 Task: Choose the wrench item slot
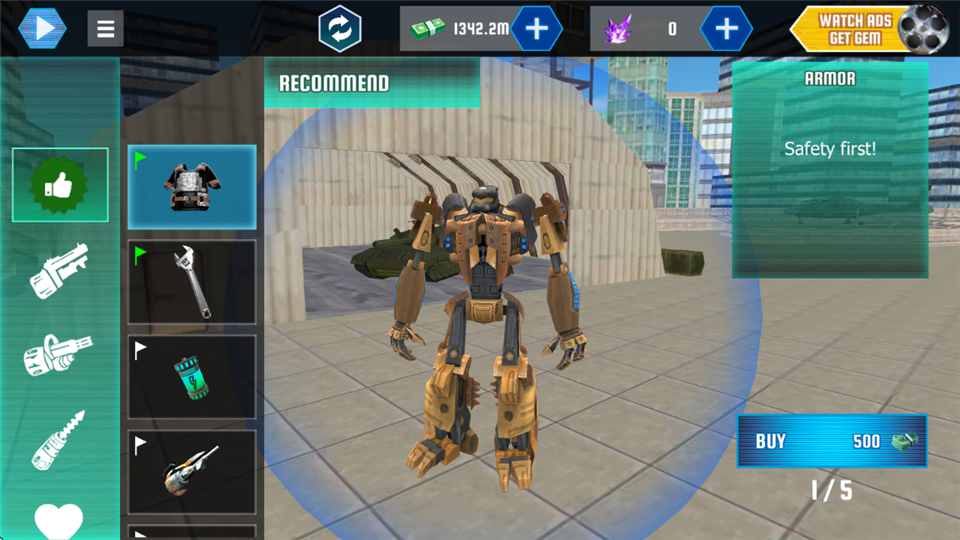(192, 282)
